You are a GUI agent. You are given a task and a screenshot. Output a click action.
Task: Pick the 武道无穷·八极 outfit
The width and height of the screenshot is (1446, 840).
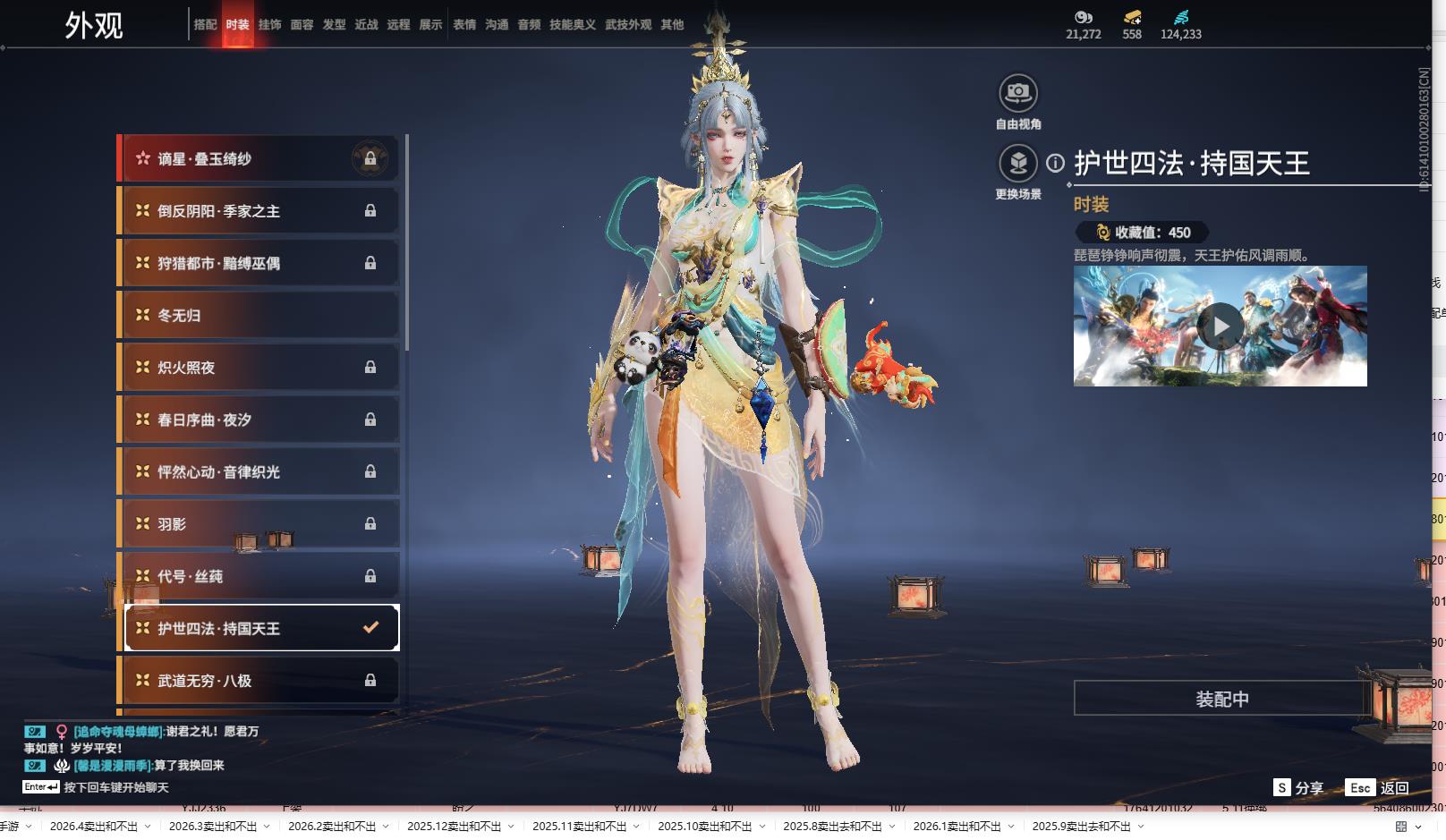(x=259, y=681)
